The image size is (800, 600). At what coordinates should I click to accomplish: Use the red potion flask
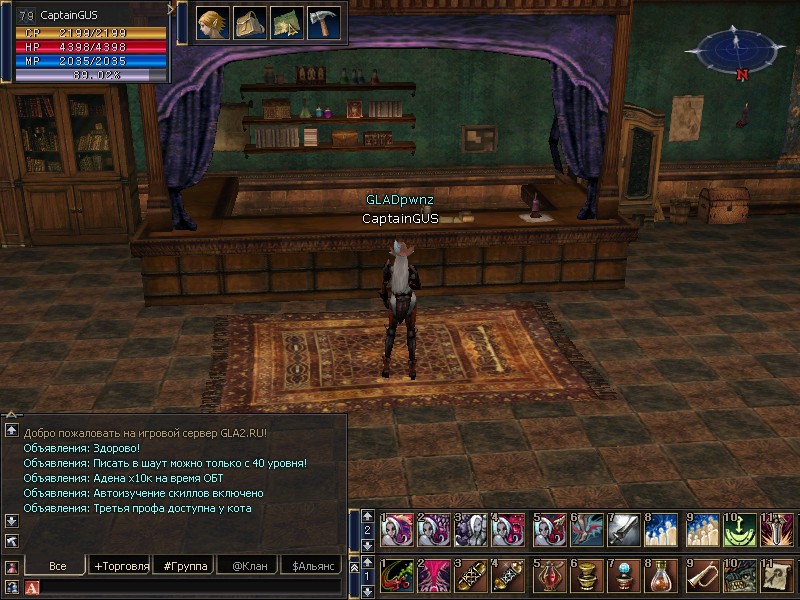(x=549, y=577)
